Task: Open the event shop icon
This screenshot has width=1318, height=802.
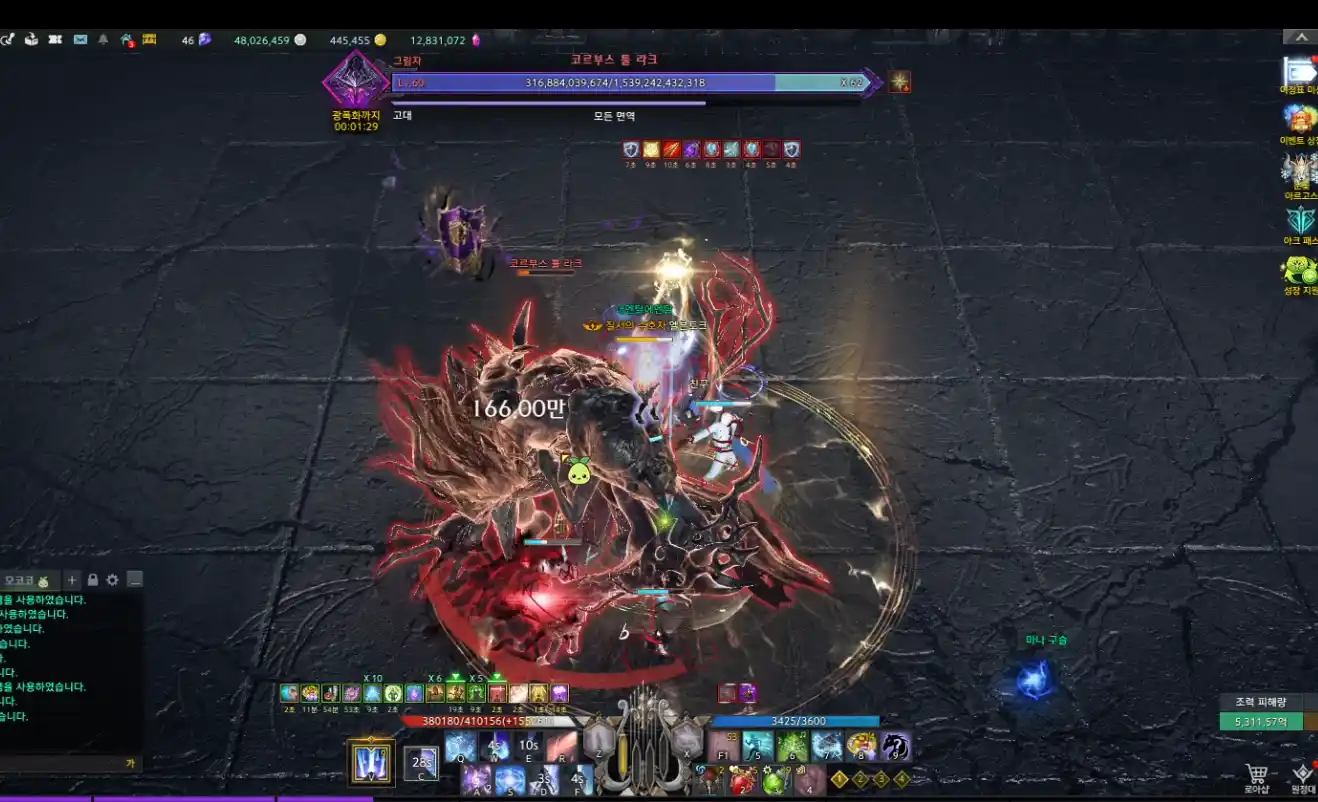Action: [1301, 119]
